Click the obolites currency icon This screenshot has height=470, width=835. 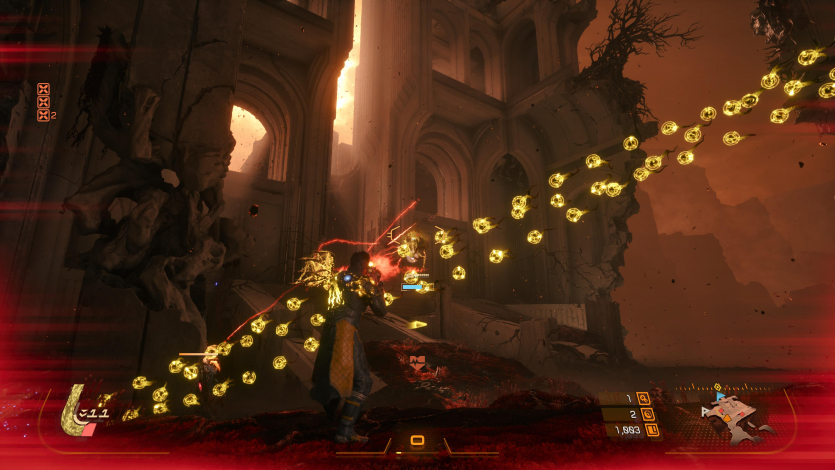652,430
